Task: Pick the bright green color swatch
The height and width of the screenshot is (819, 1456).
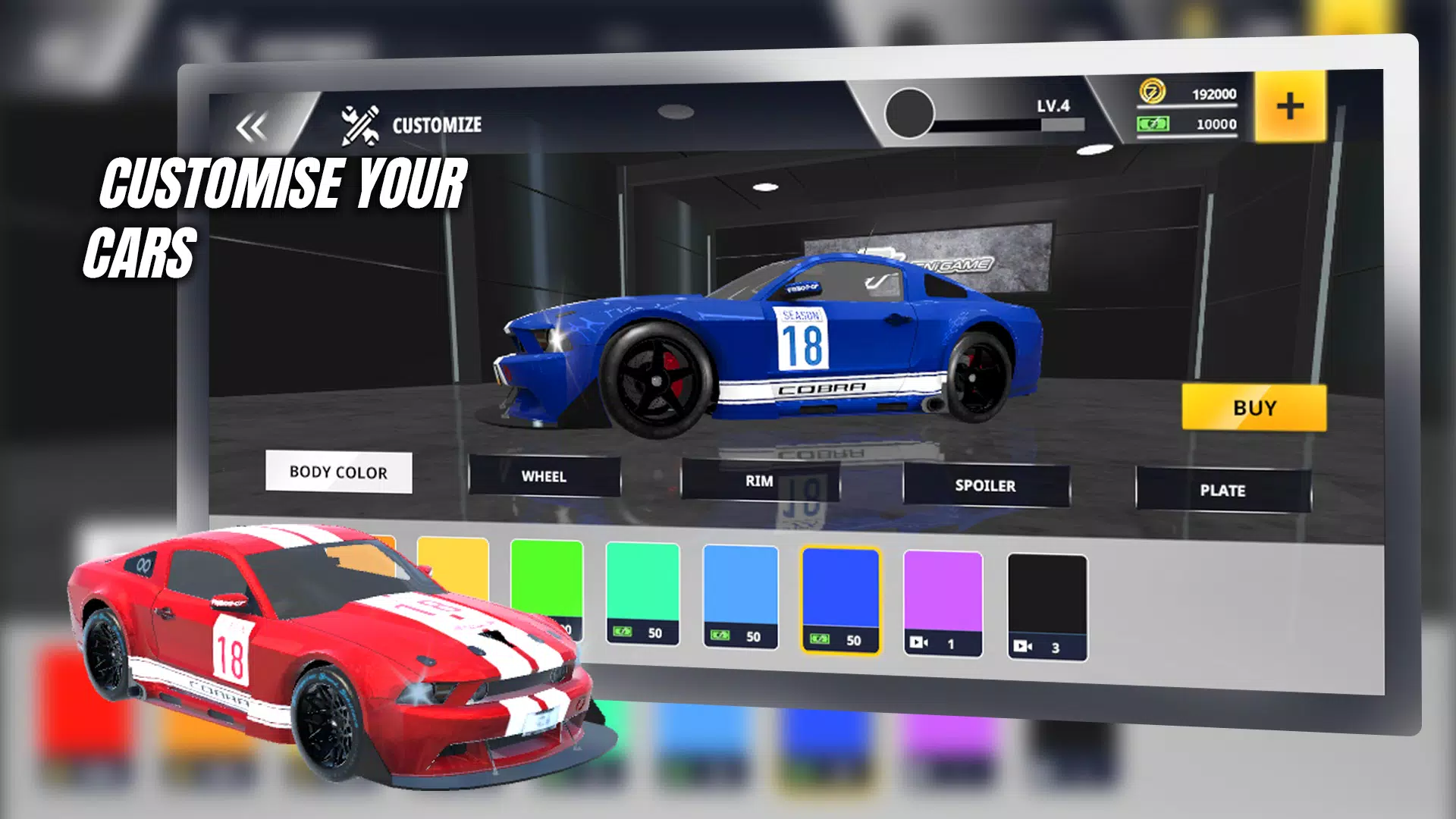Action: pyautogui.click(x=547, y=576)
